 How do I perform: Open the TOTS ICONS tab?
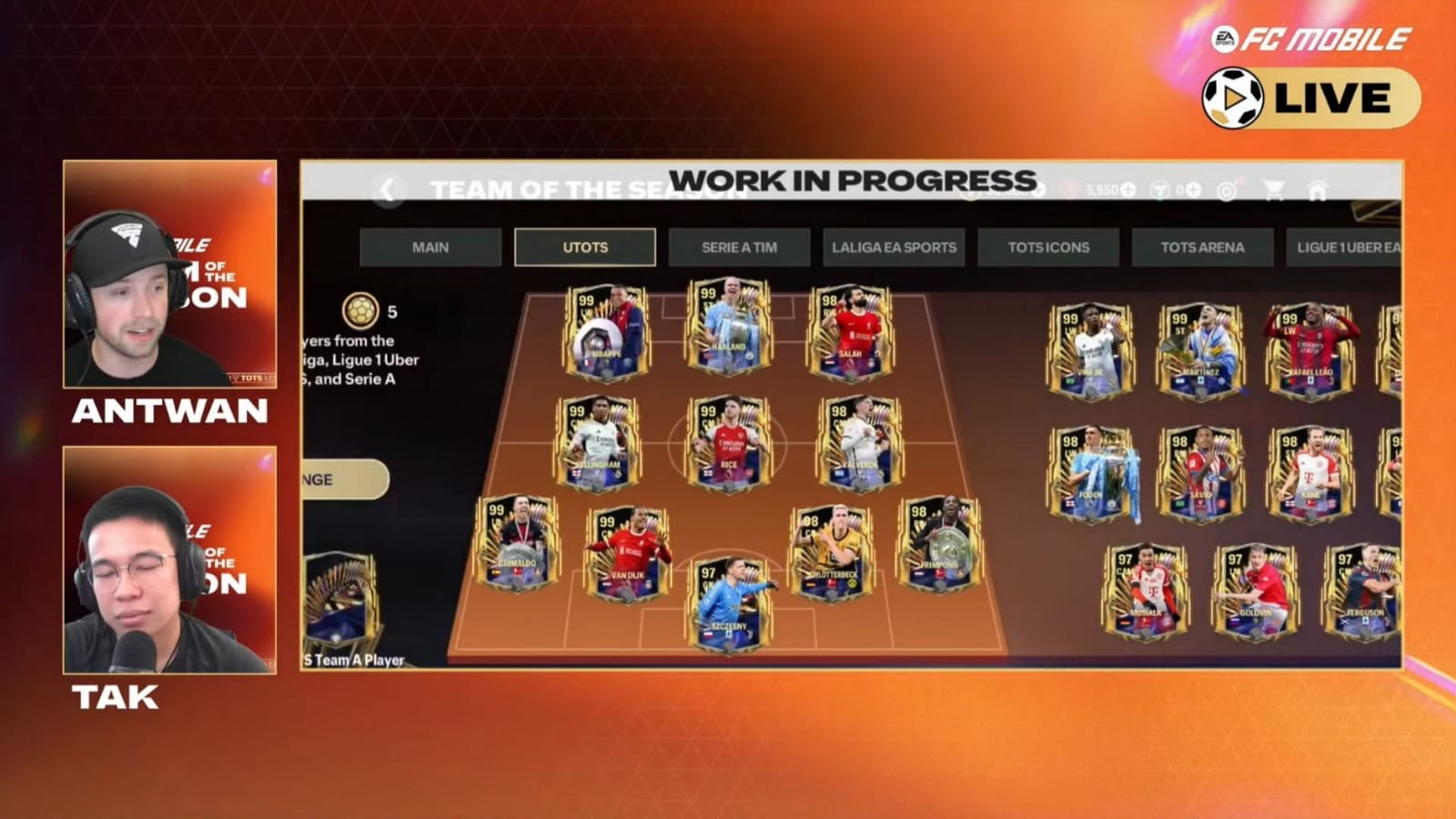point(1046,247)
